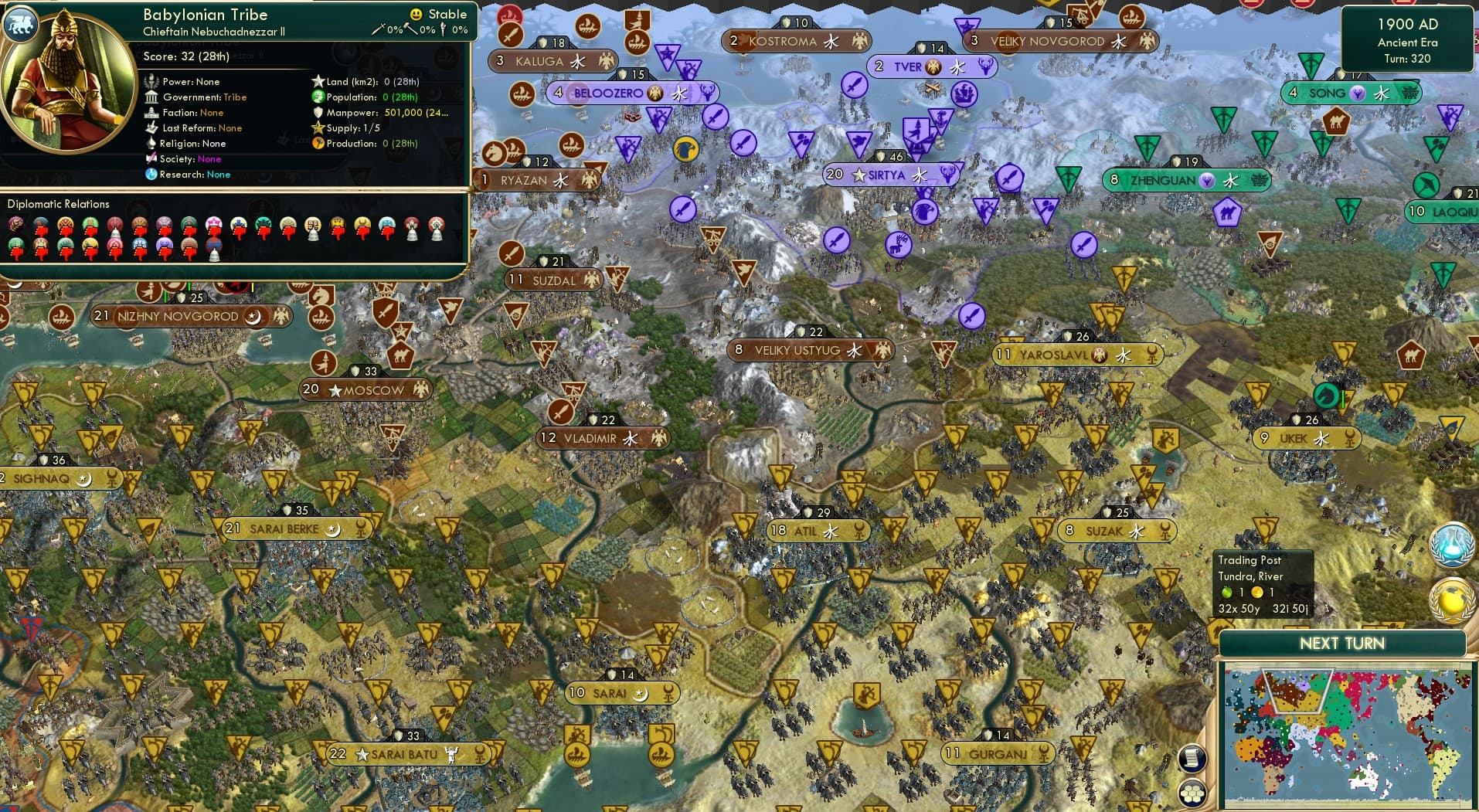Click the Stable happiness smiley face
The width and height of the screenshot is (1479, 812).
coord(416,14)
